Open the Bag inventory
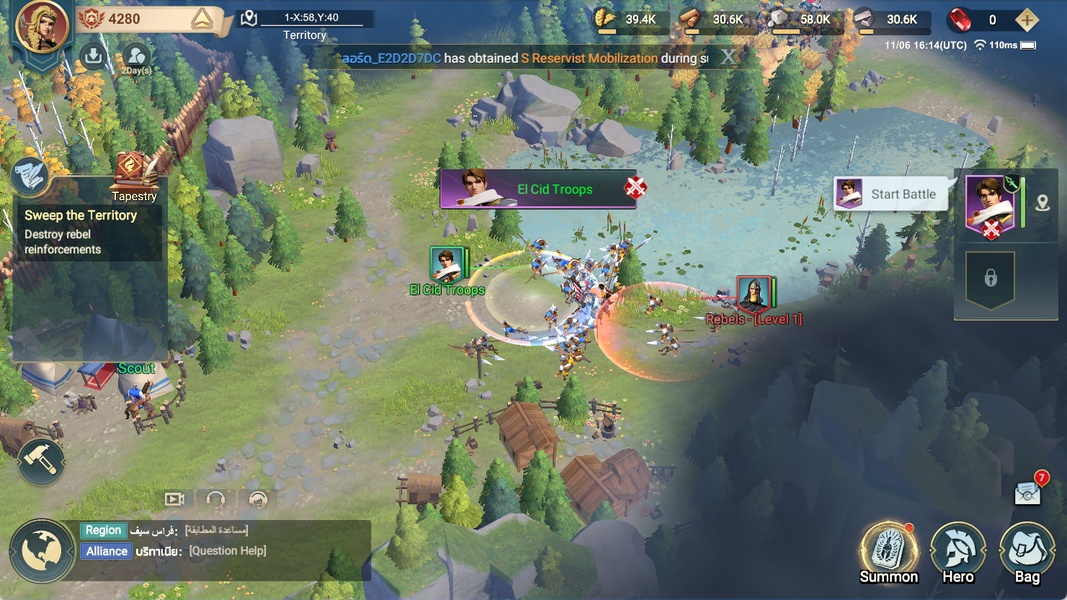The height and width of the screenshot is (600, 1067). 1027,550
